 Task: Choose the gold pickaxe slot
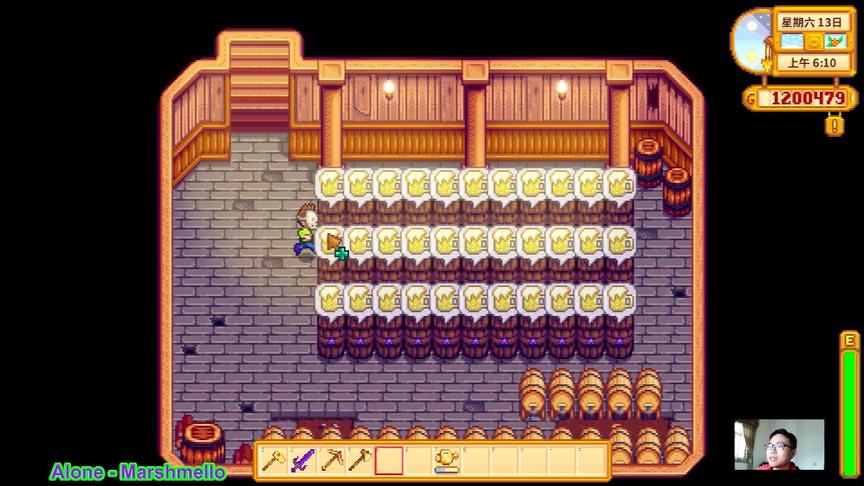[331, 461]
